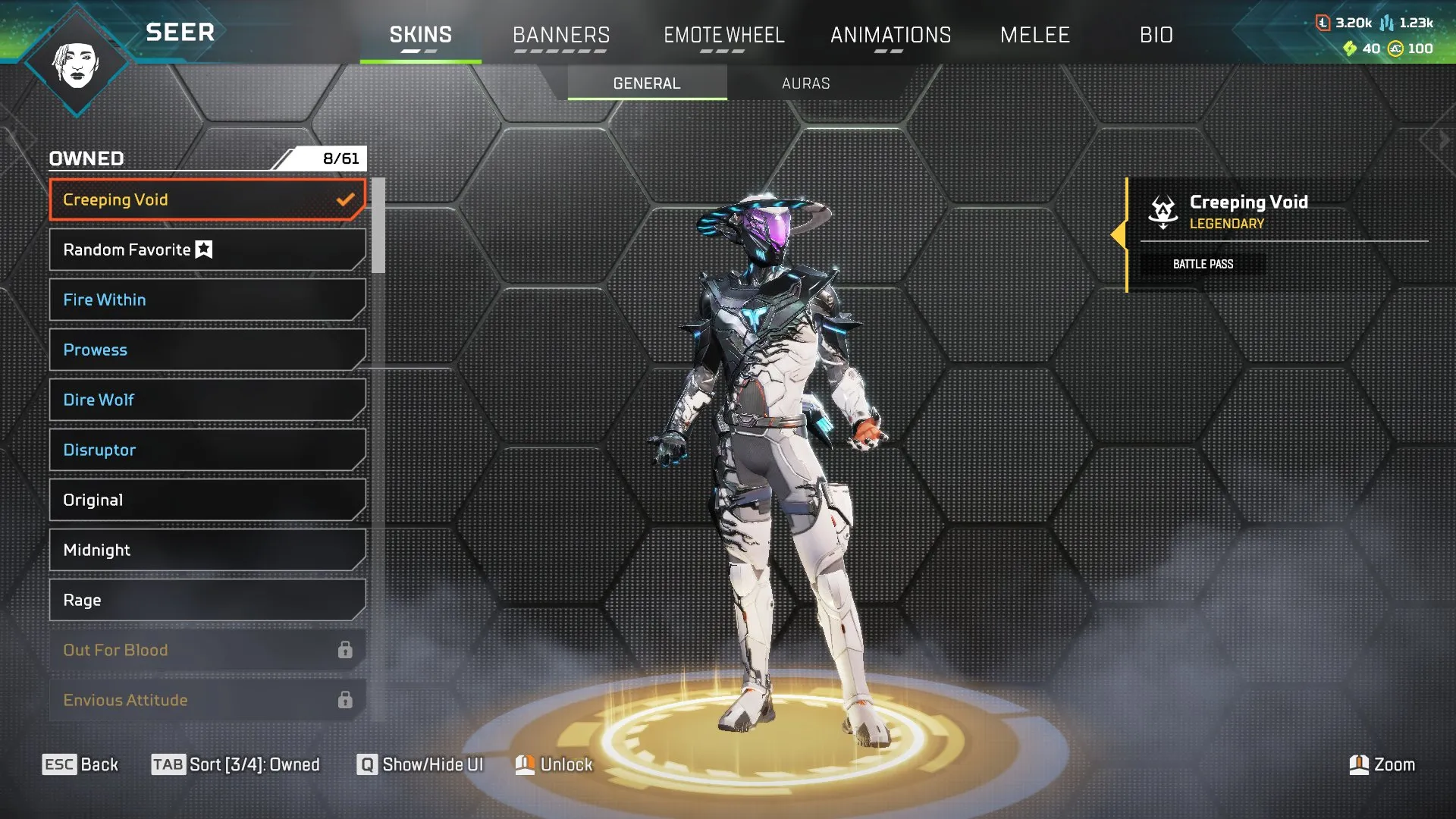Select the Midnight skin entry
1456x819 pixels.
pos(206,550)
